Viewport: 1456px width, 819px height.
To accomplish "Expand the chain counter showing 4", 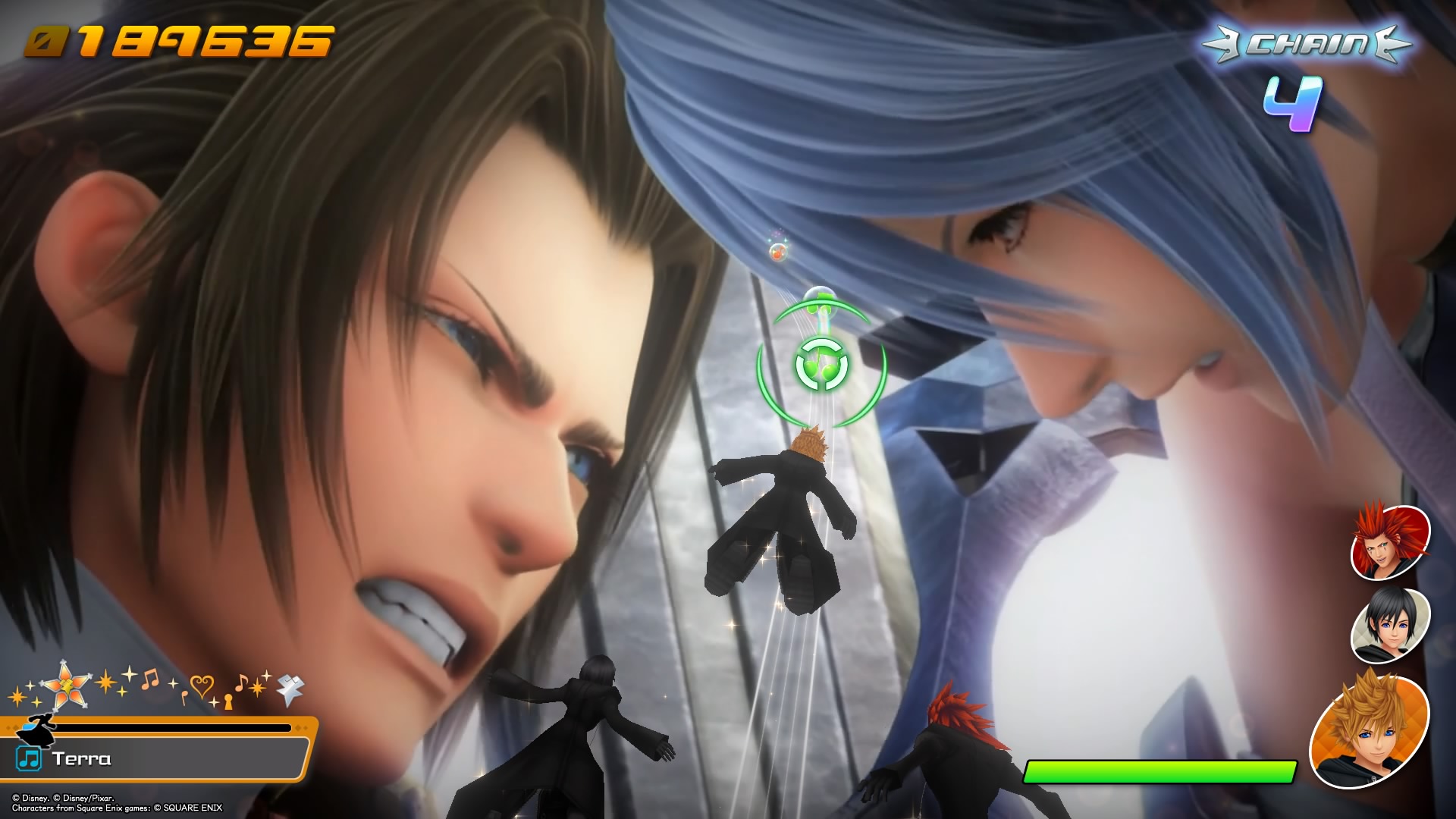I will [x=1293, y=102].
